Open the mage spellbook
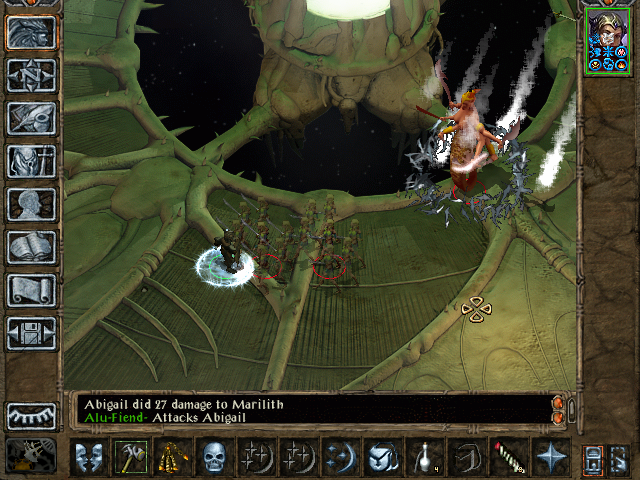 click(32, 248)
